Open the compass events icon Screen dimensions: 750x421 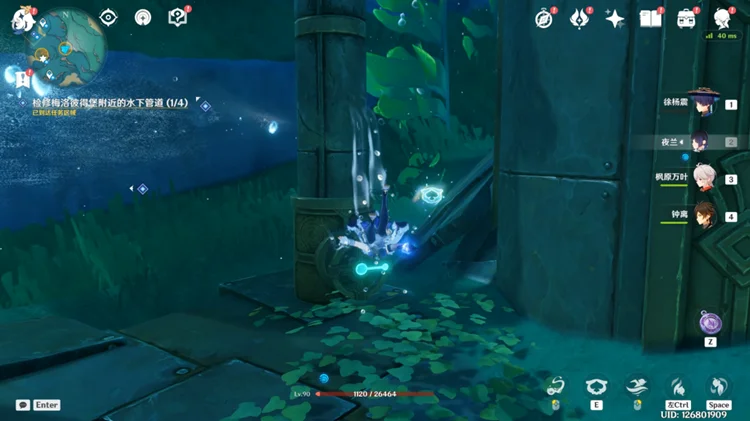point(544,18)
